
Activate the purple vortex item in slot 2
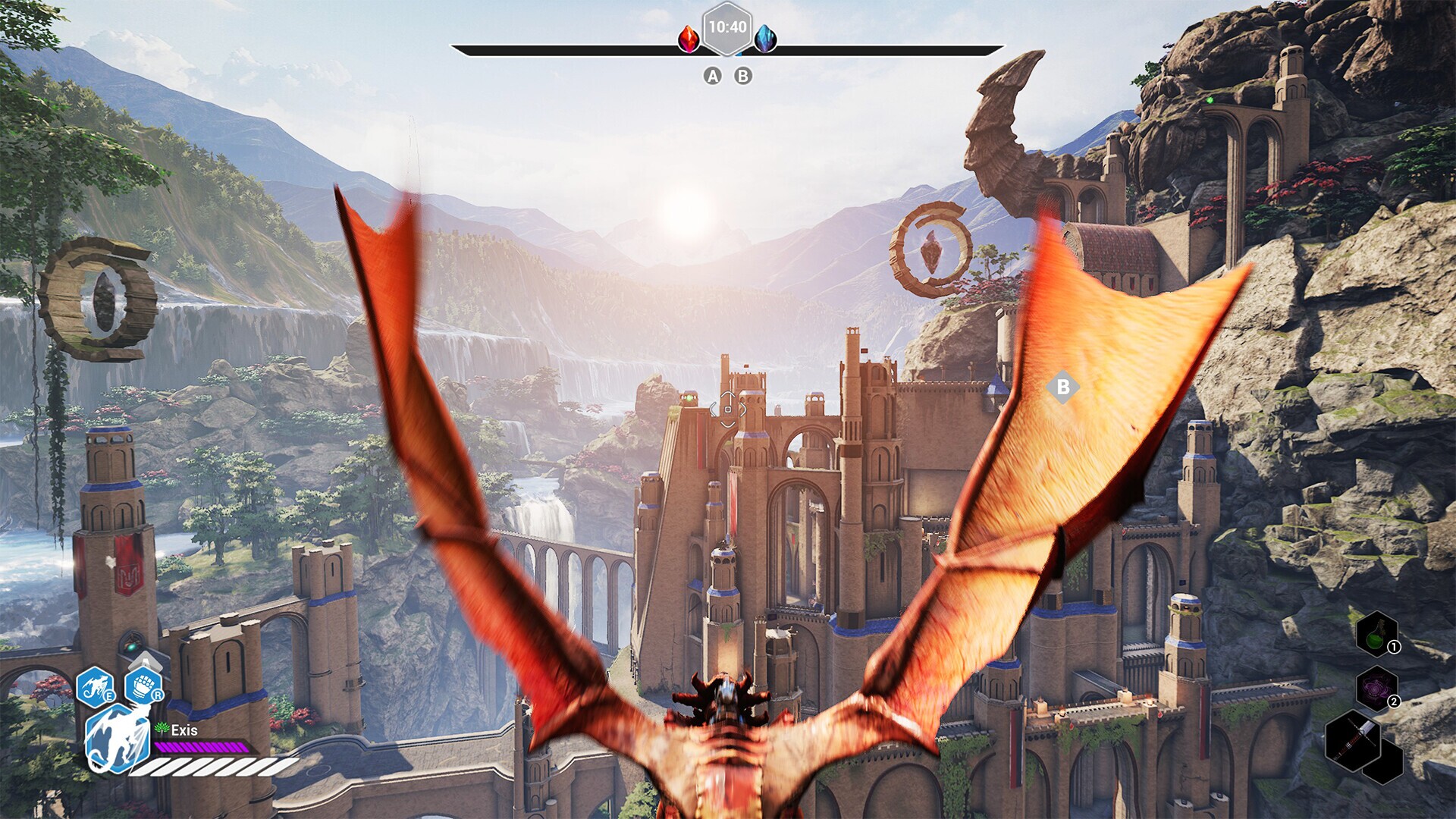1376,687
